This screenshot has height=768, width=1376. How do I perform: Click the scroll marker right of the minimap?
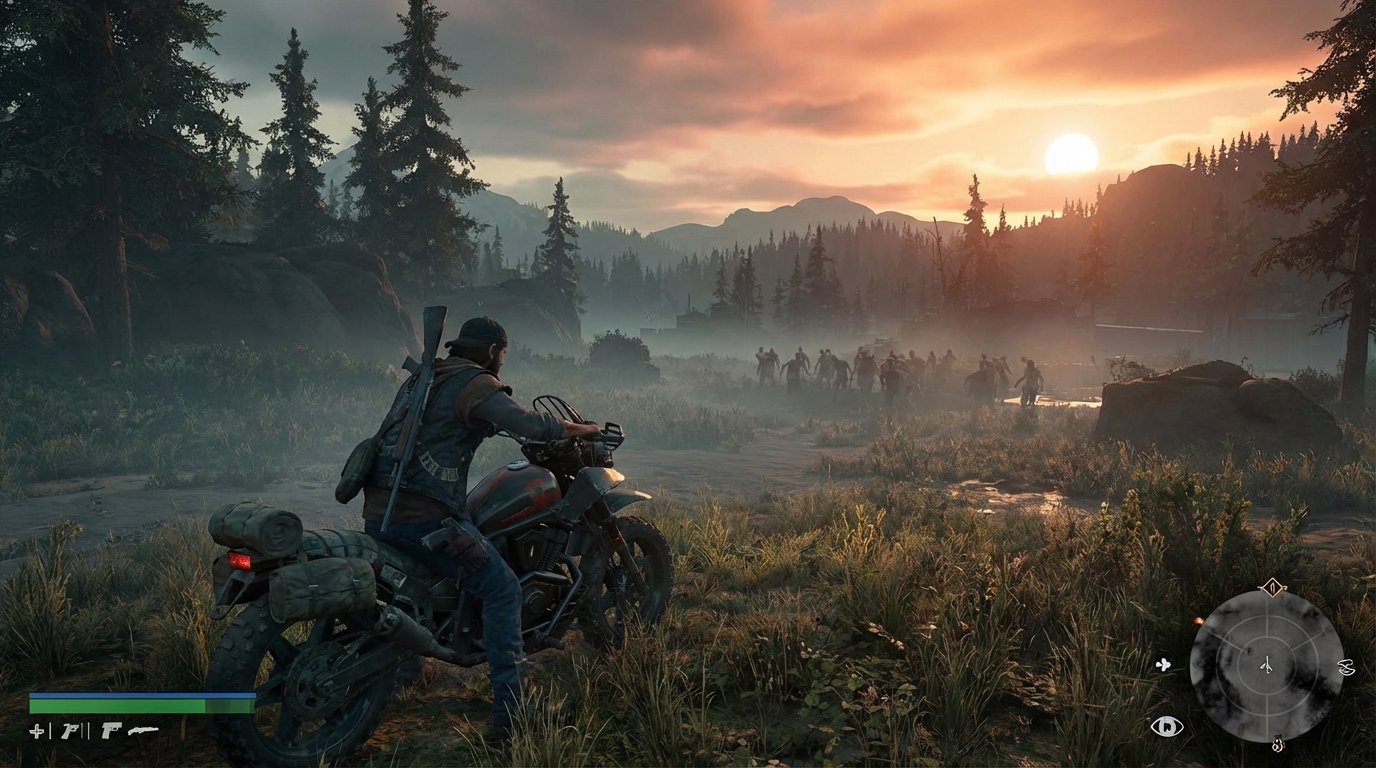[x=1346, y=668]
